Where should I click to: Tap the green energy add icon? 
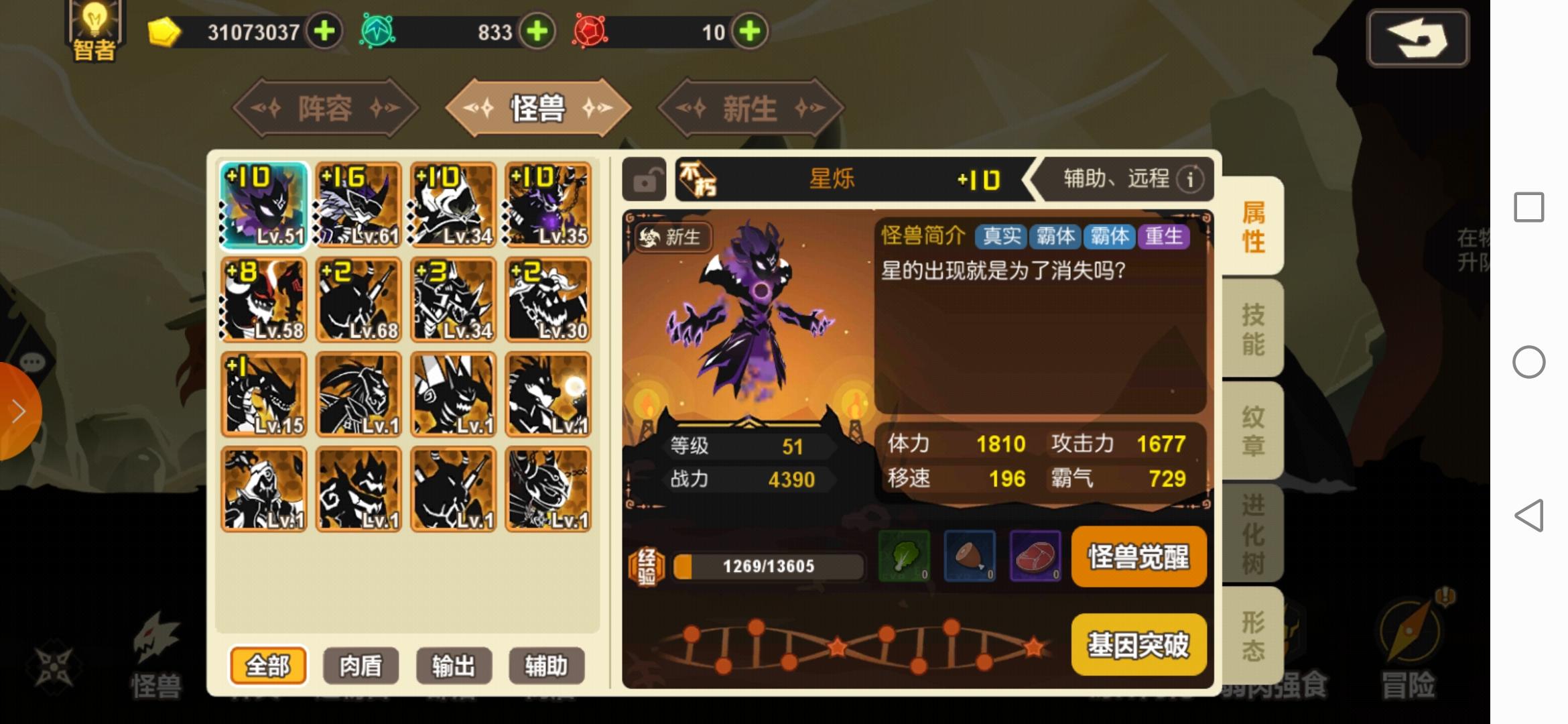[x=536, y=32]
